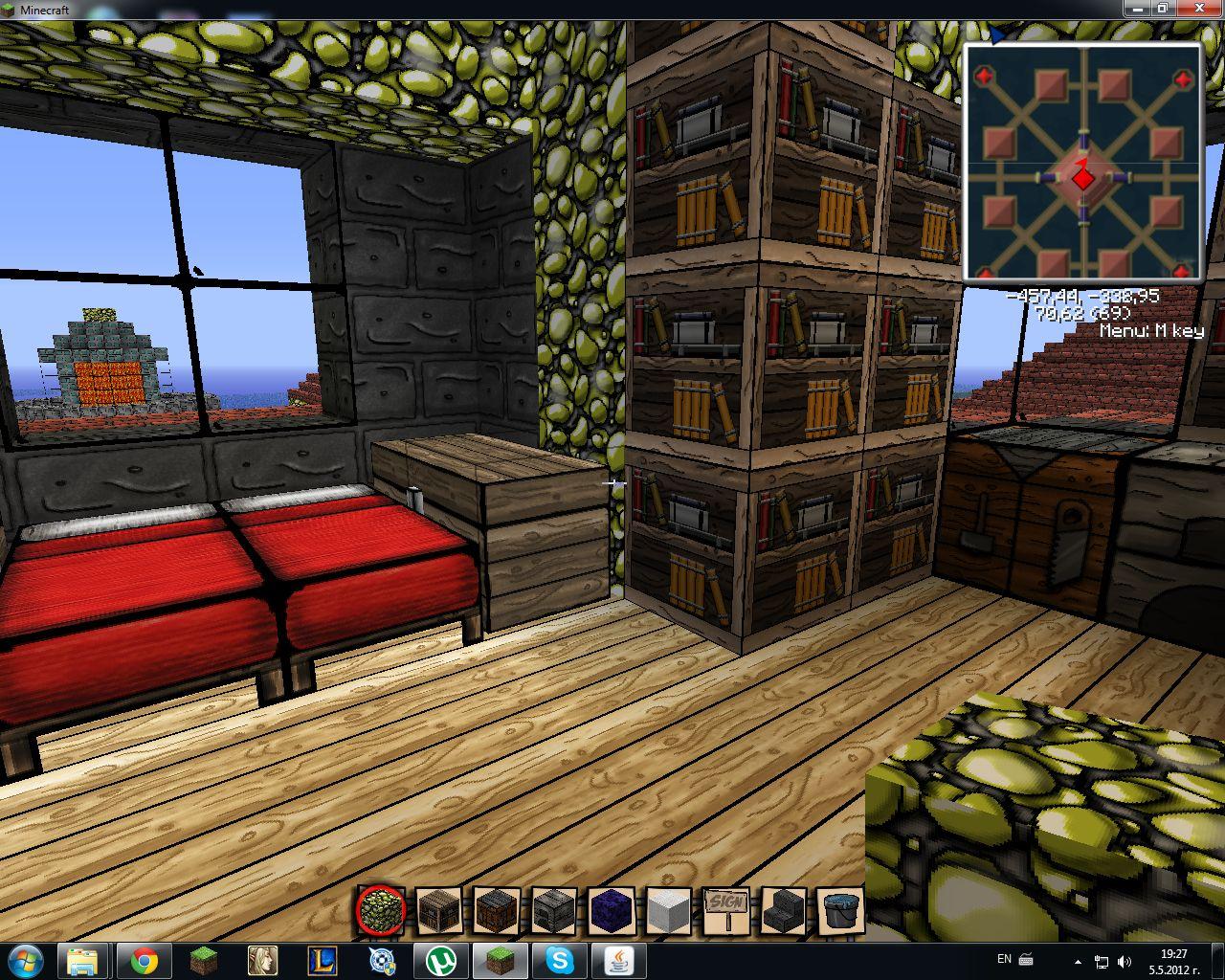Select the crafting table hotbar slot
This screenshot has width=1225, height=980.
497,910
